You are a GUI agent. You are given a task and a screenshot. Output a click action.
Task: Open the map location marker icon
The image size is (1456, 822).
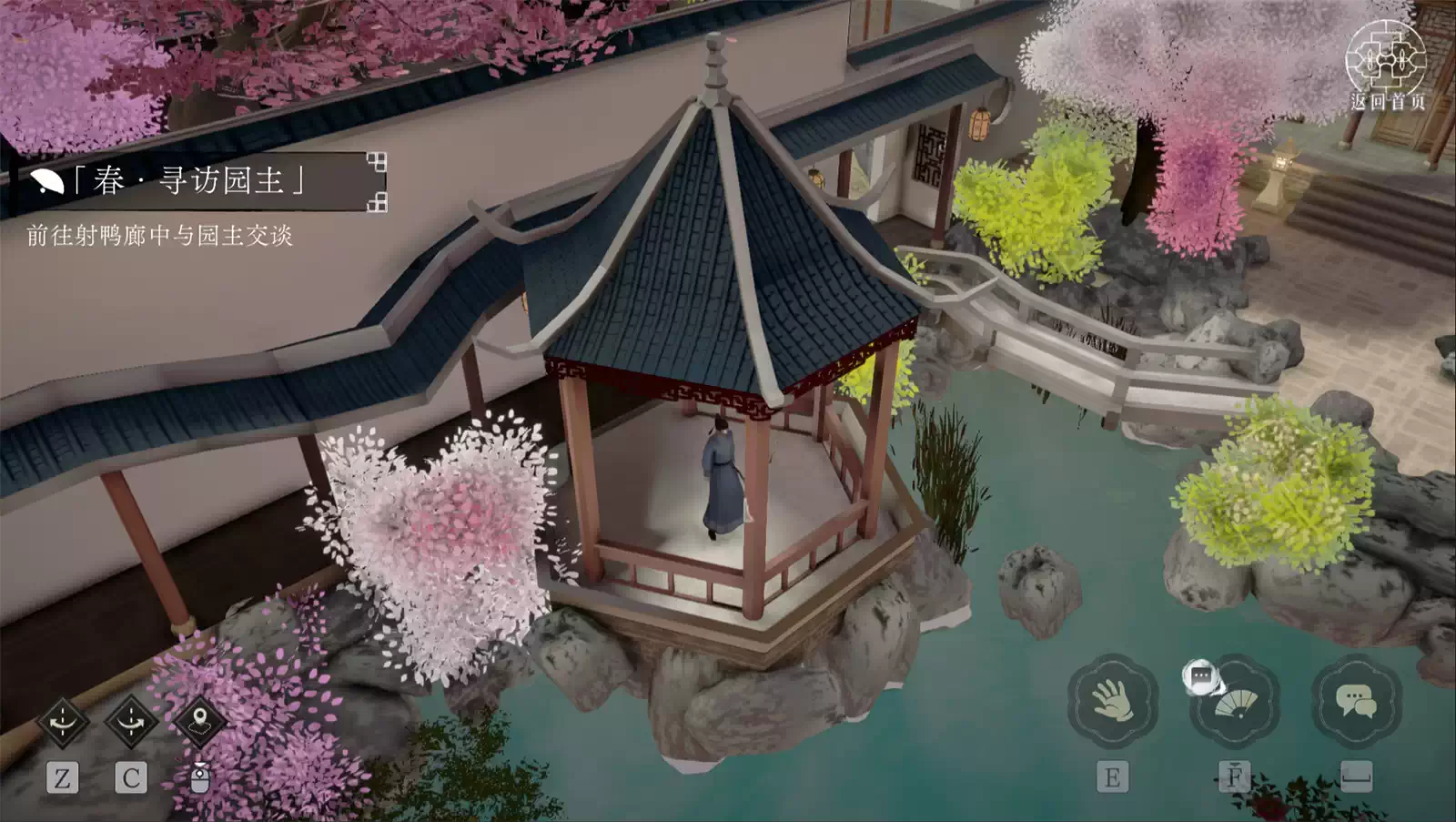(x=202, y=719)
